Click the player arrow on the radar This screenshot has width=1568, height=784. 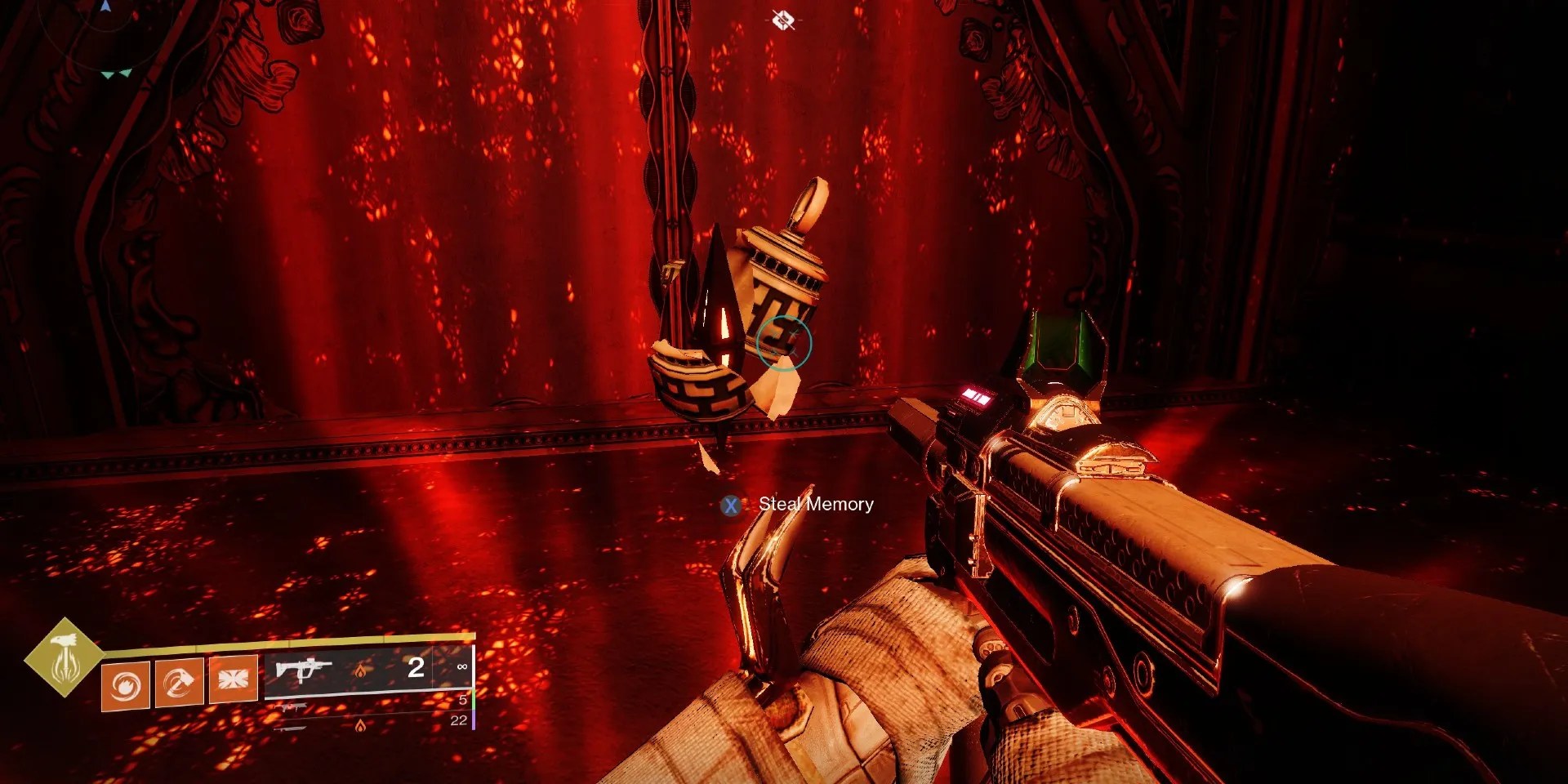pyautogui.click(x=105, y=7)
